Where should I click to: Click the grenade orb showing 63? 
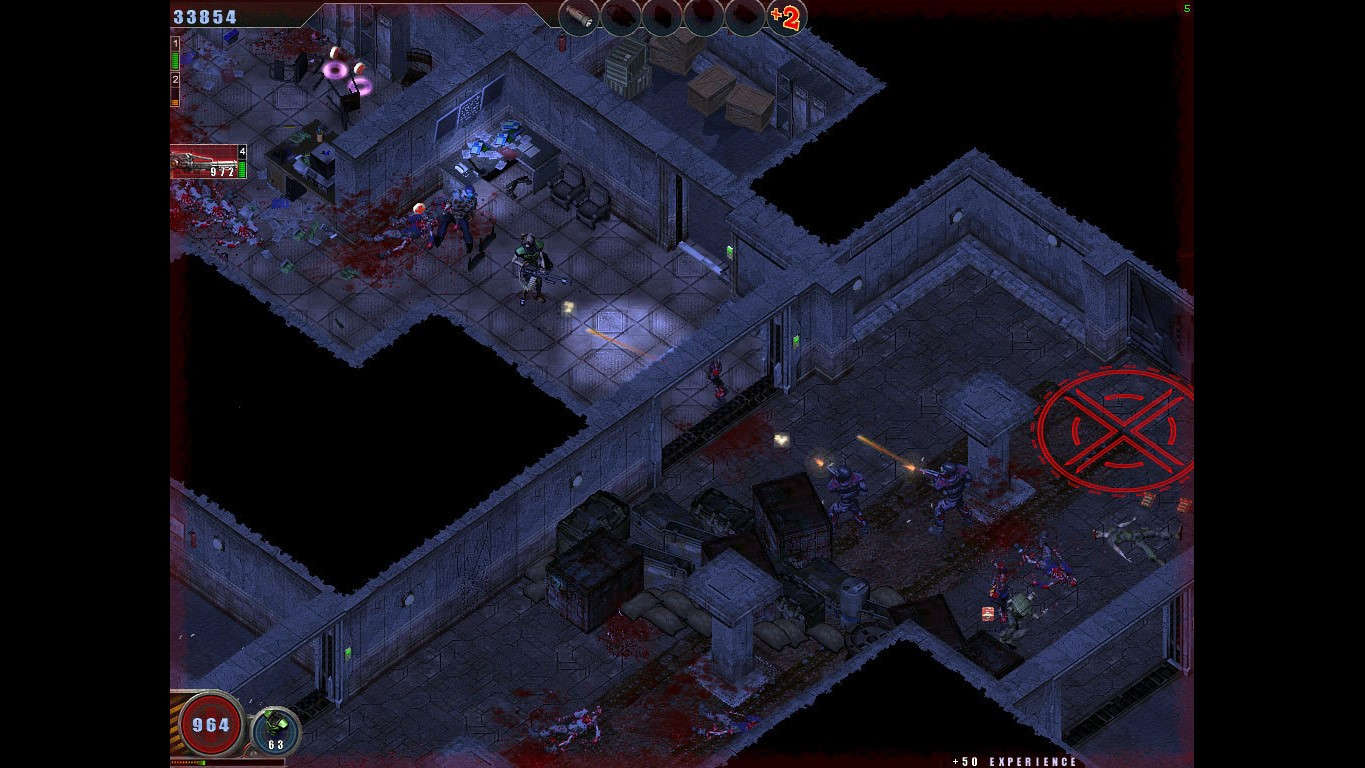tap(277, 728)
